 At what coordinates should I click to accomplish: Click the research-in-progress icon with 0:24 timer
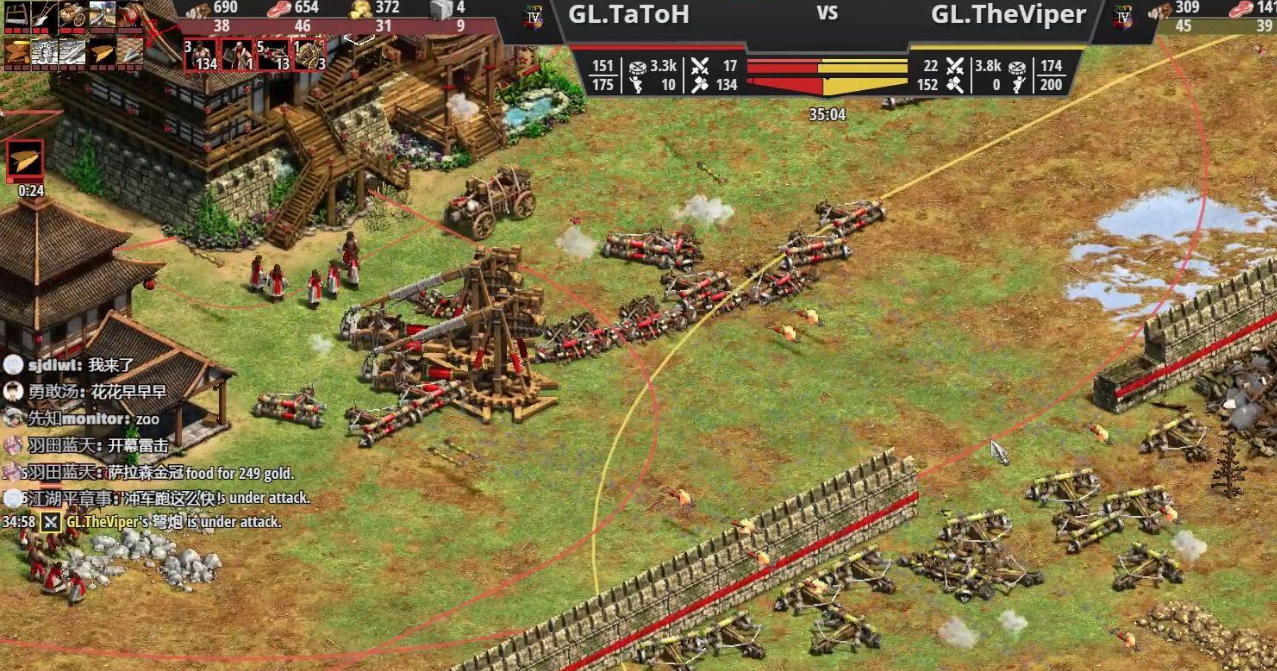pyautogui.click(x=26, y=160)
